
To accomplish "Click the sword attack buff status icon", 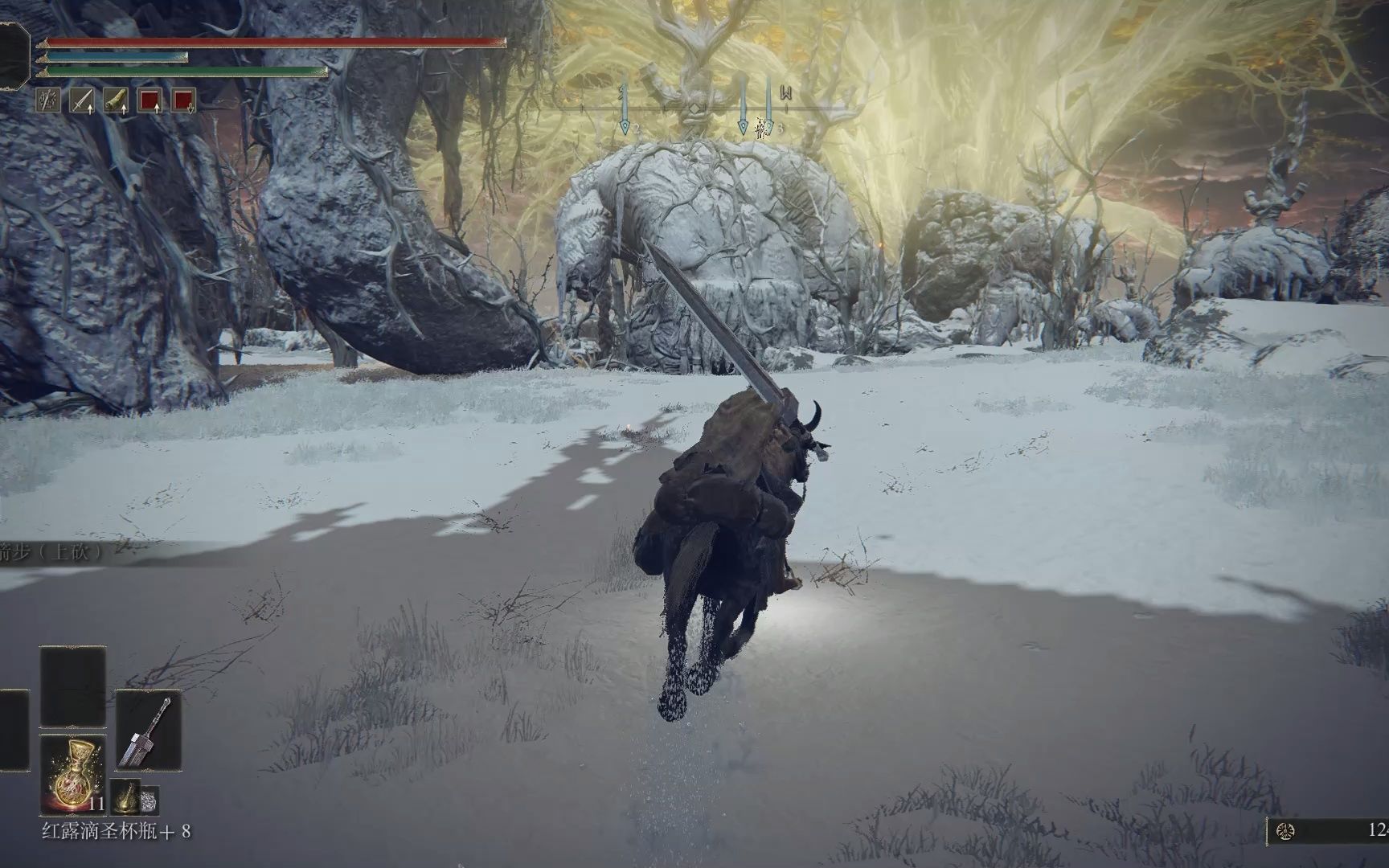I will tap(83, 100).
